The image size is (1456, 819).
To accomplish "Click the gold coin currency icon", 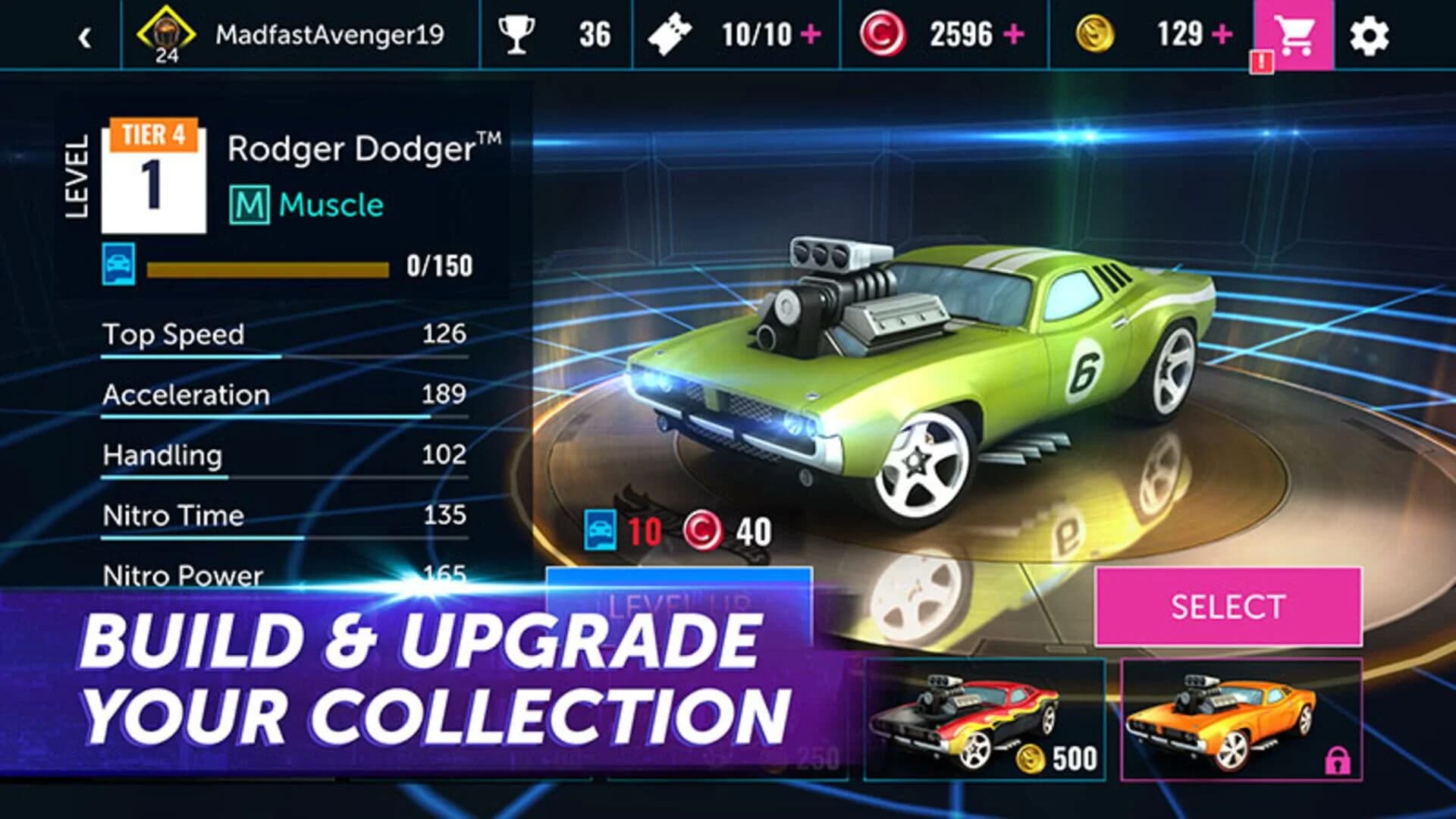I will point(1095,32).
